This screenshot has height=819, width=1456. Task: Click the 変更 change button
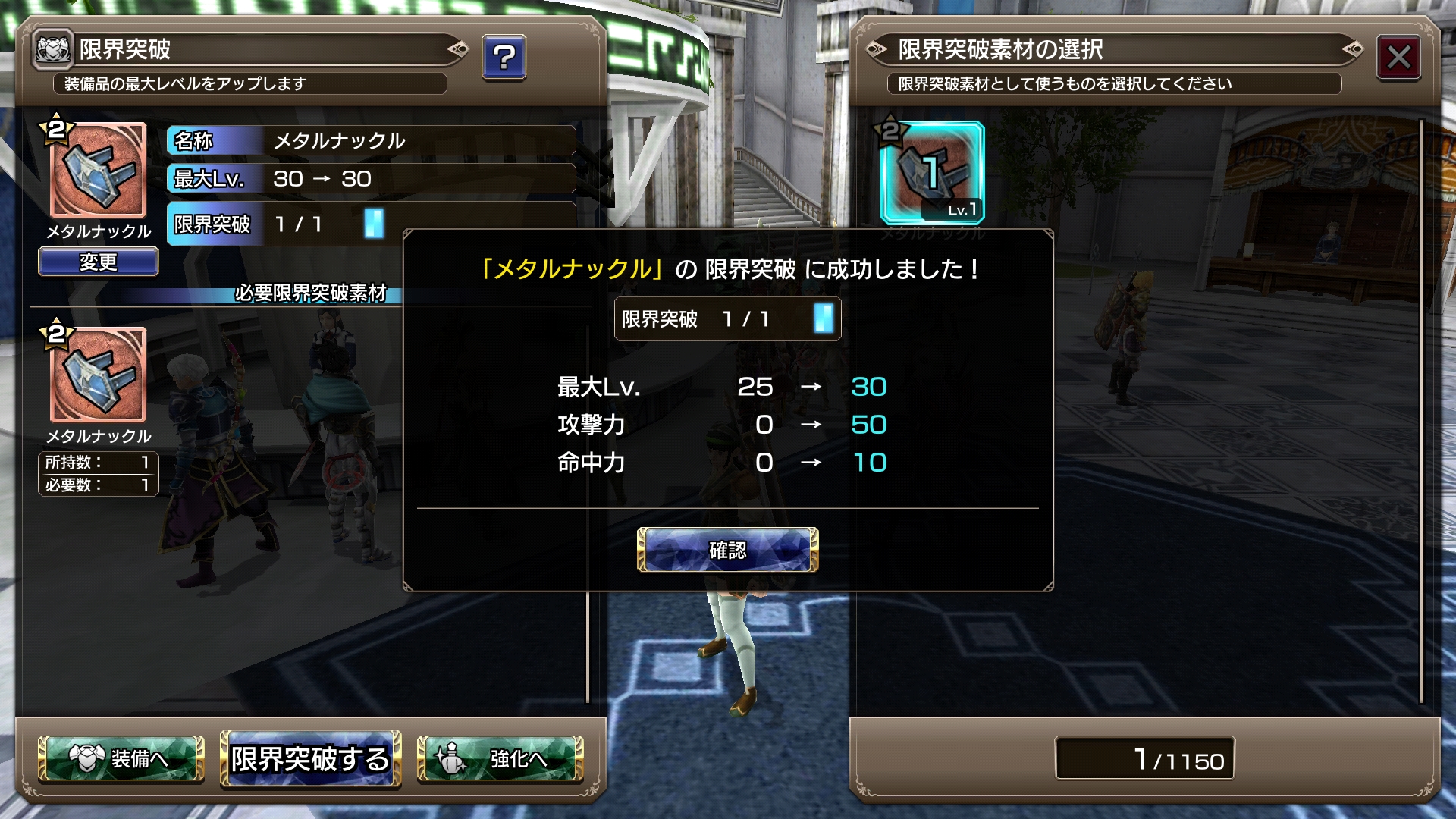coord(98,262)
